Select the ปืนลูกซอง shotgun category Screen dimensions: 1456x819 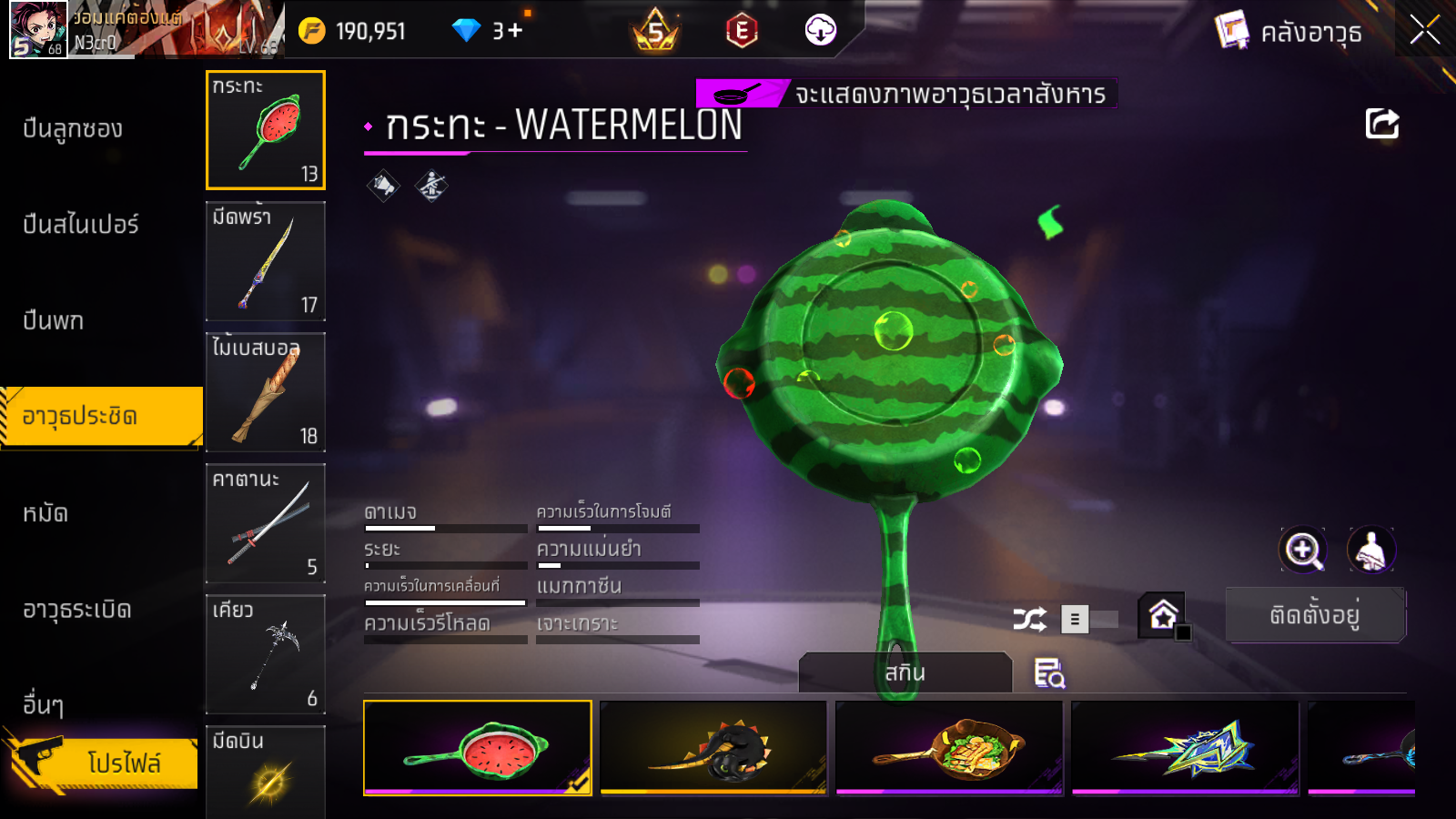point(73,129)
